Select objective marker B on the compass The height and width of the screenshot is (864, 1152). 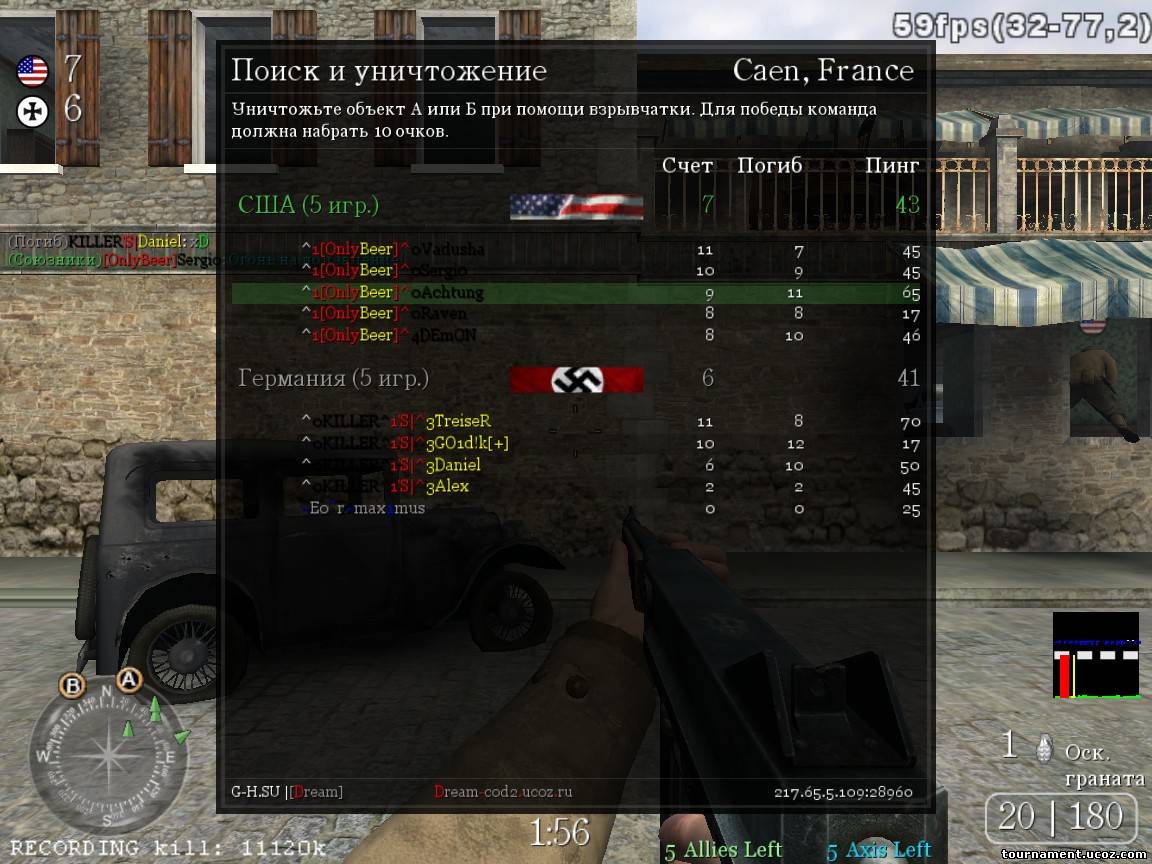click(x=72, y=686)
